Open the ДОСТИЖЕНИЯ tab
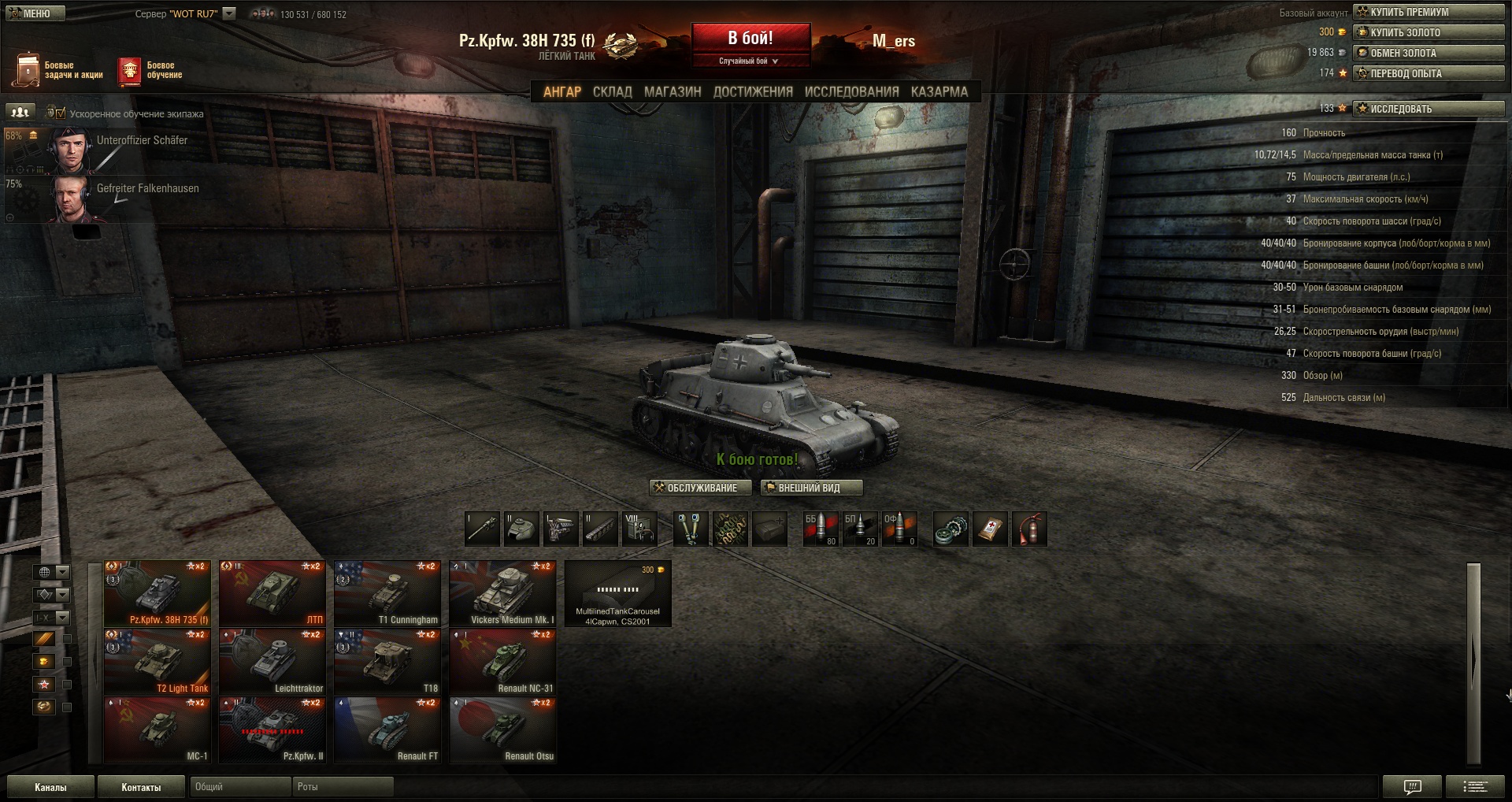This screenshot has width=1512, height=802. pyautogui.click(x=753, y=92)
